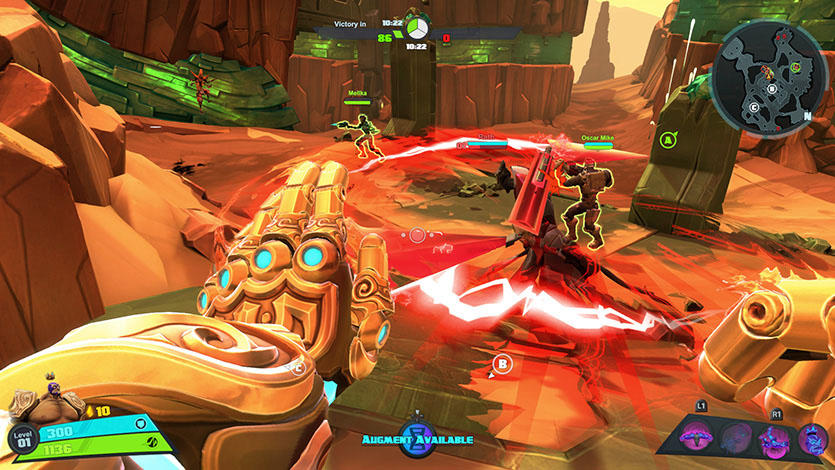
Task: Trigger the purple splash crown skill icon
Action: pos(774,437)
